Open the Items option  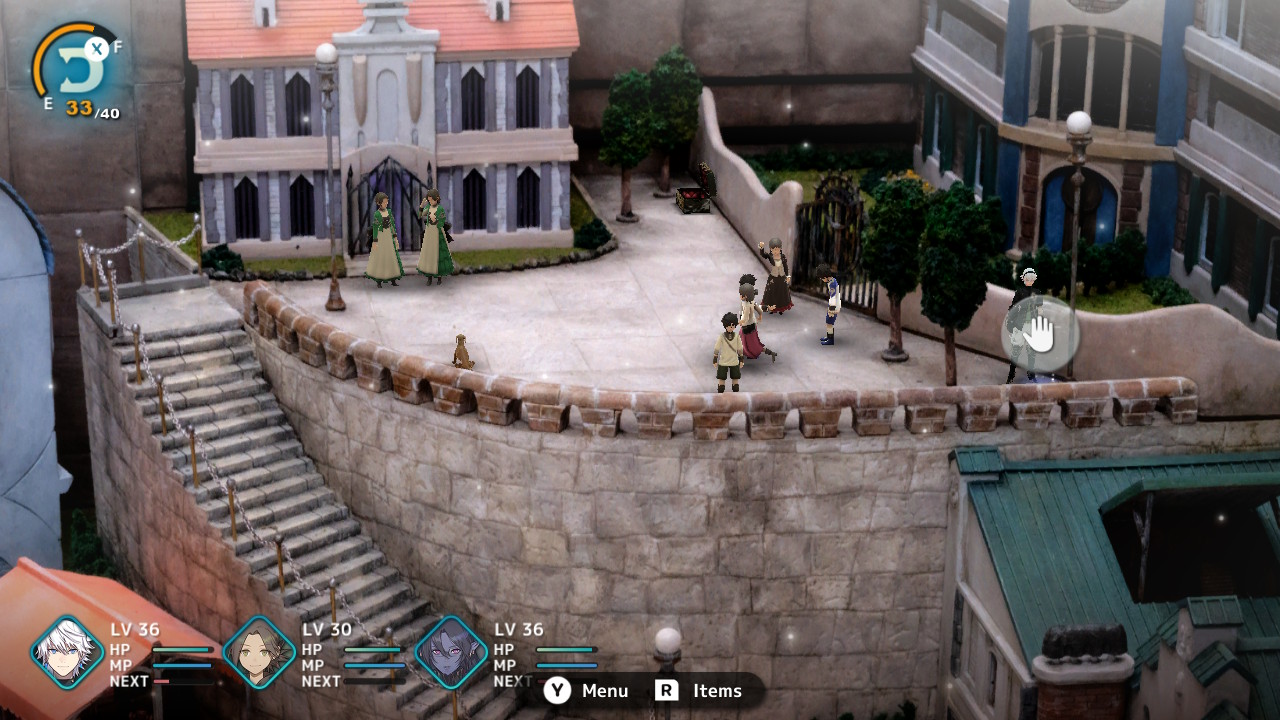pyautogui.click(x=699, y=691)
